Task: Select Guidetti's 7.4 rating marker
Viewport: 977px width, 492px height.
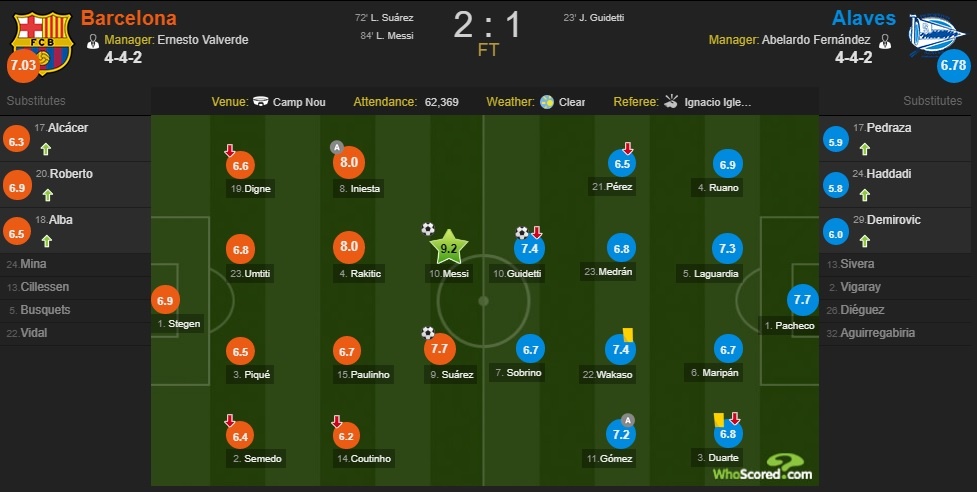Action: coord(529,248)
